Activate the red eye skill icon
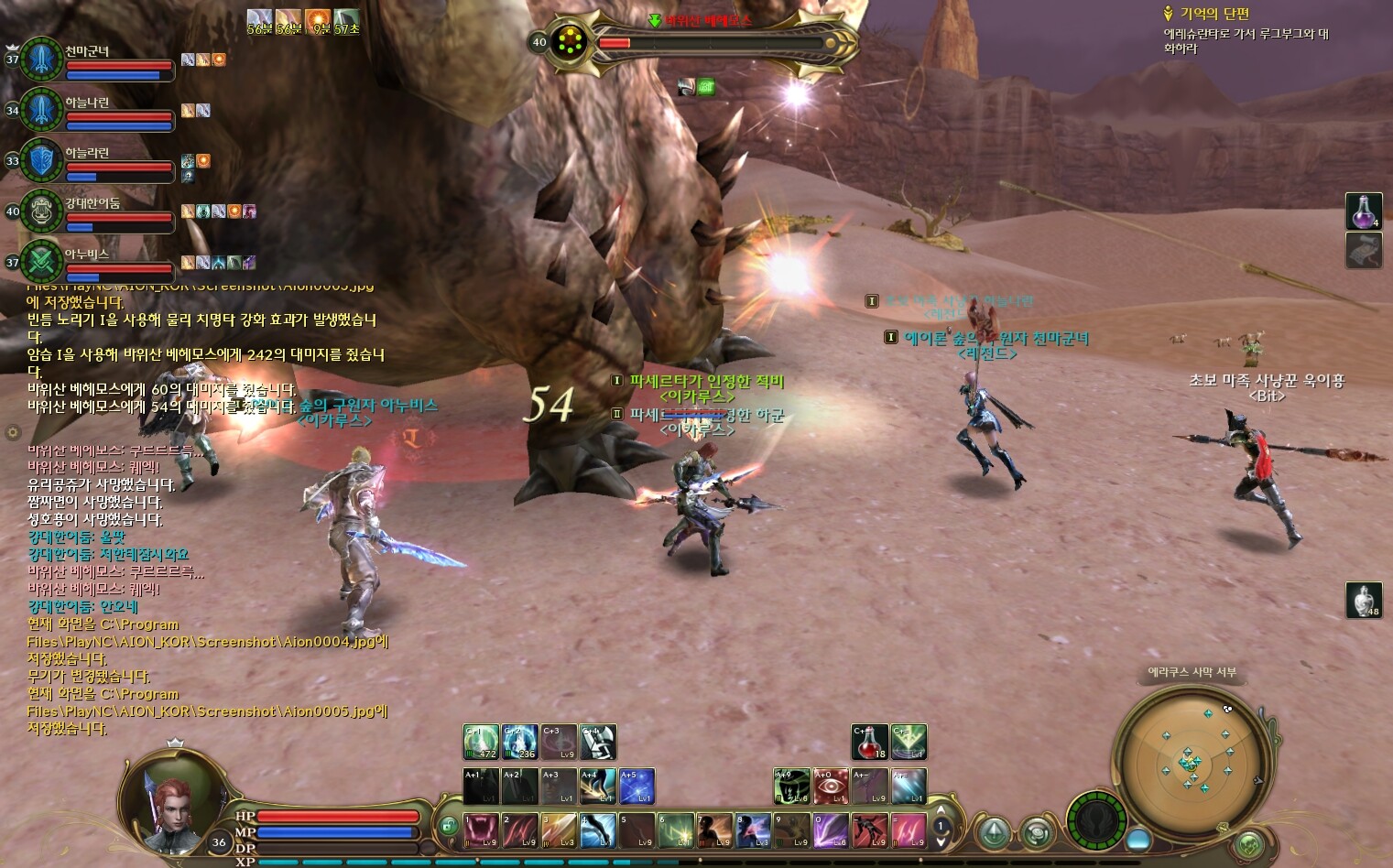The image size is (1393, 868). pyautogui.click(x=831, y=786)
